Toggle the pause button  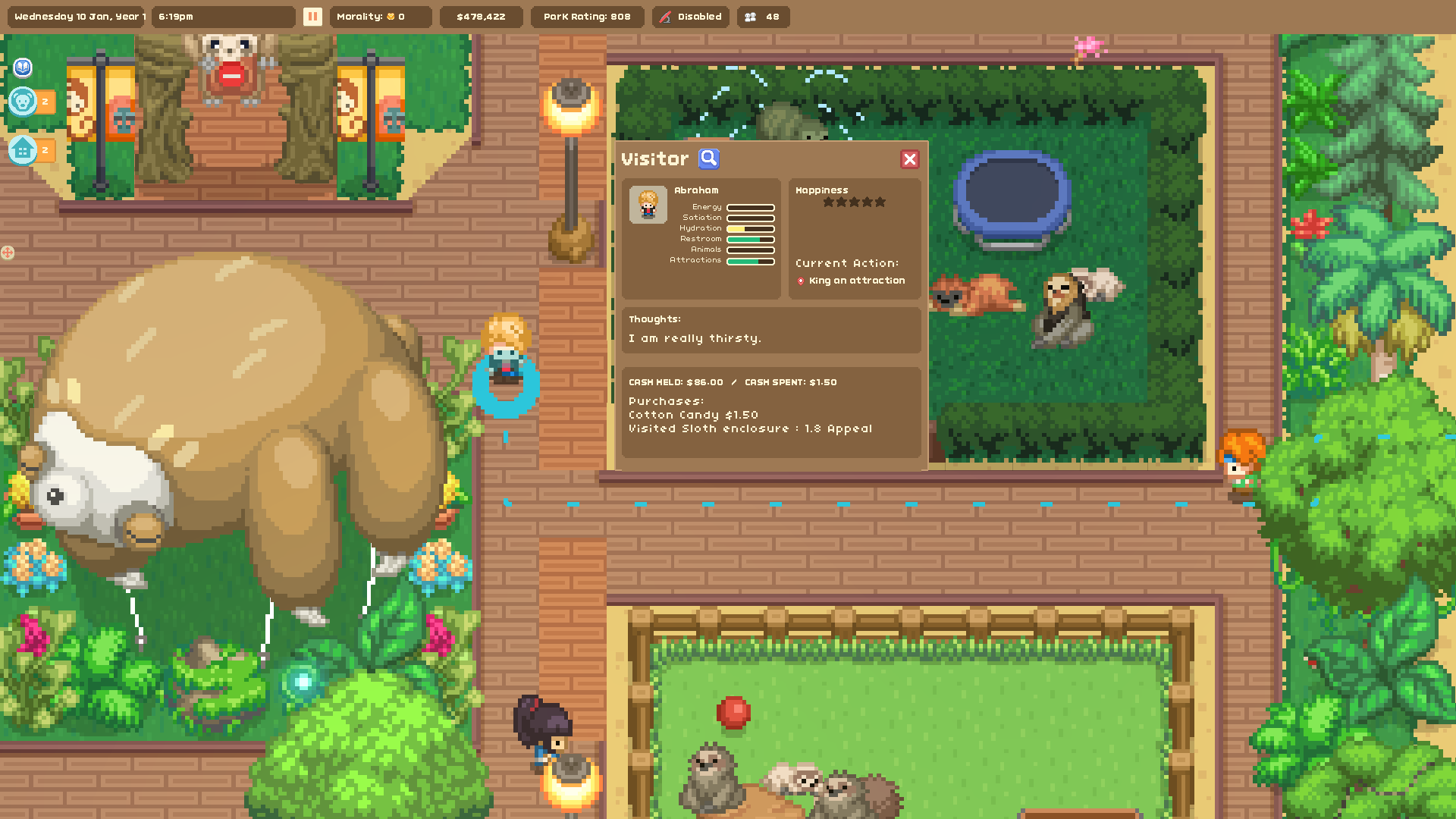[312, 16]
